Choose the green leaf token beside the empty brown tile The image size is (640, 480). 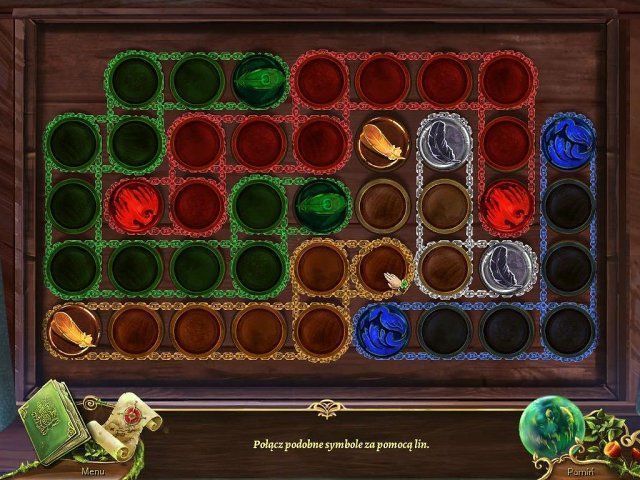pyautogui.click(x=321, y=203)
